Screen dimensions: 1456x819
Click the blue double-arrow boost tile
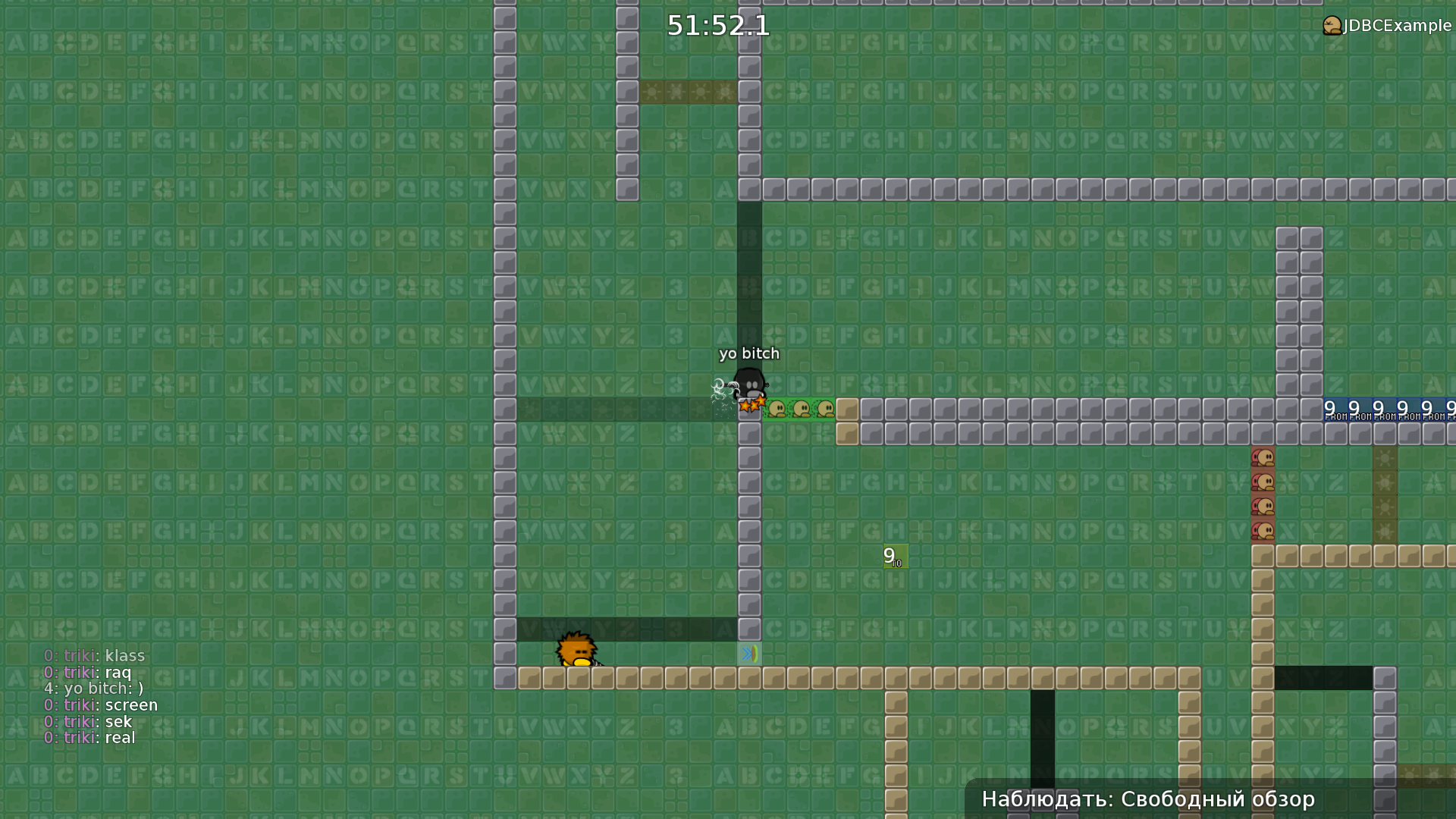[x=750, y=652]
